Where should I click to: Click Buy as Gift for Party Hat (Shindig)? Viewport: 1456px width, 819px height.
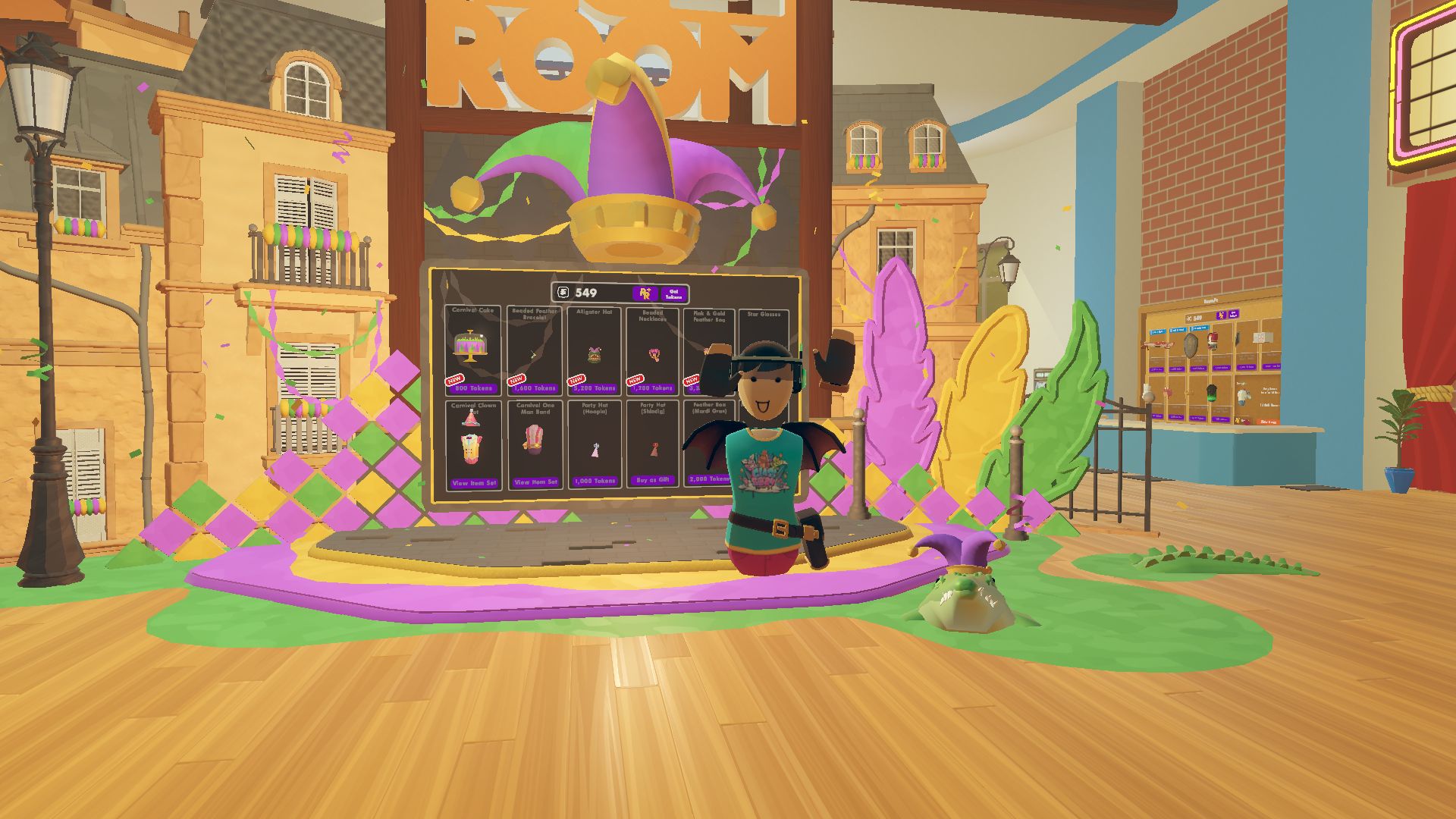[x=653, y=479]
